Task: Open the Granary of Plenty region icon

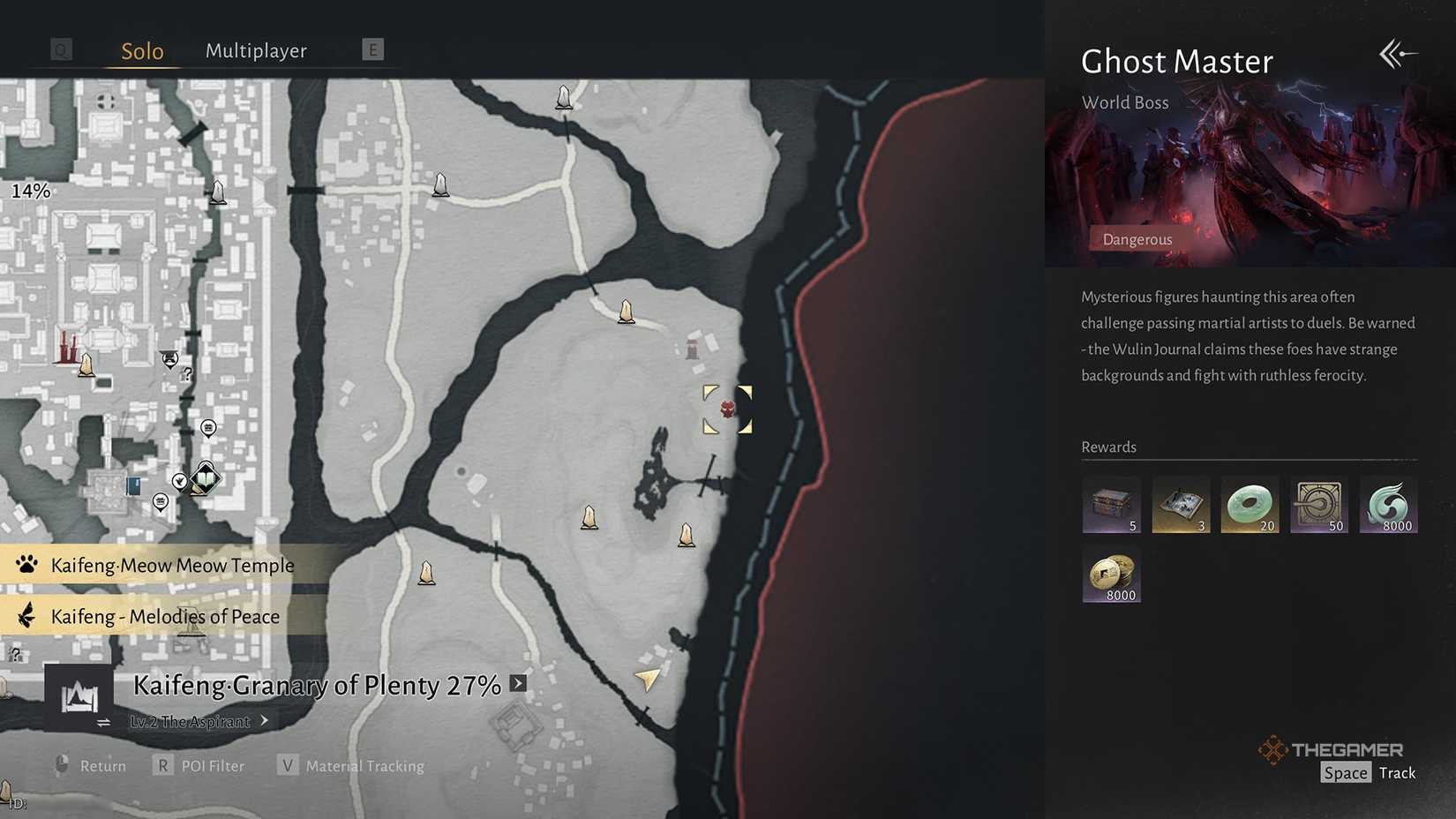Action: point(78,695)
